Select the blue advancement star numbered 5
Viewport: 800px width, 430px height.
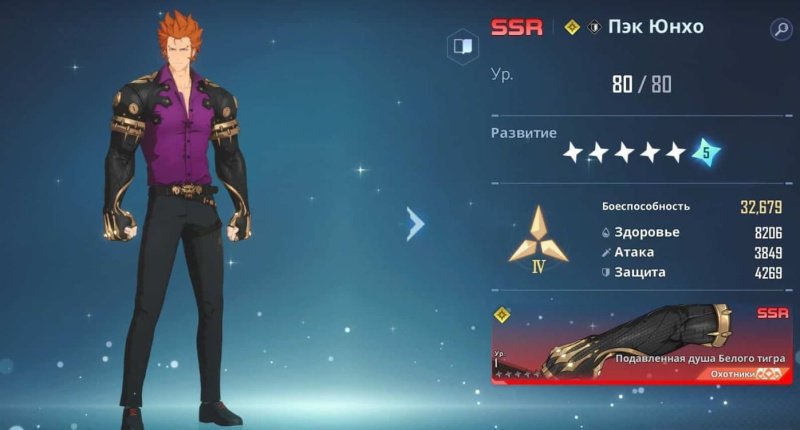pos(705,153)
